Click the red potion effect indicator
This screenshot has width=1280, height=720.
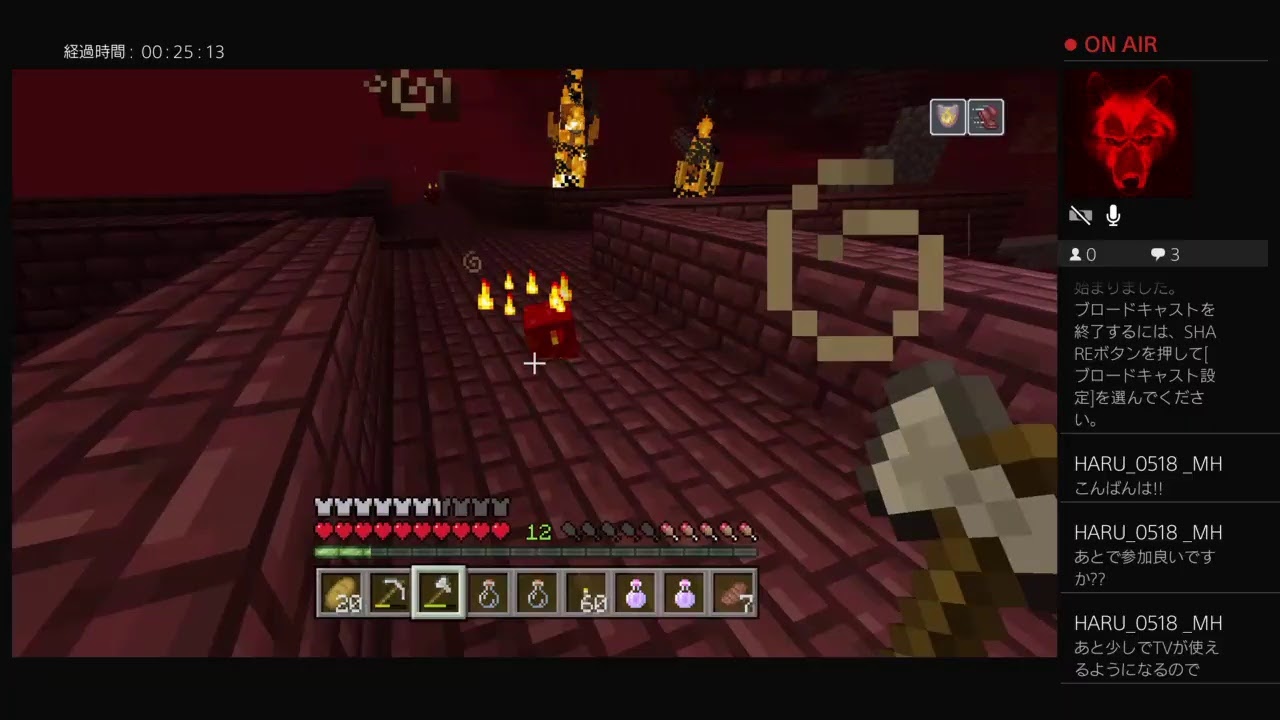click(986, 116)
